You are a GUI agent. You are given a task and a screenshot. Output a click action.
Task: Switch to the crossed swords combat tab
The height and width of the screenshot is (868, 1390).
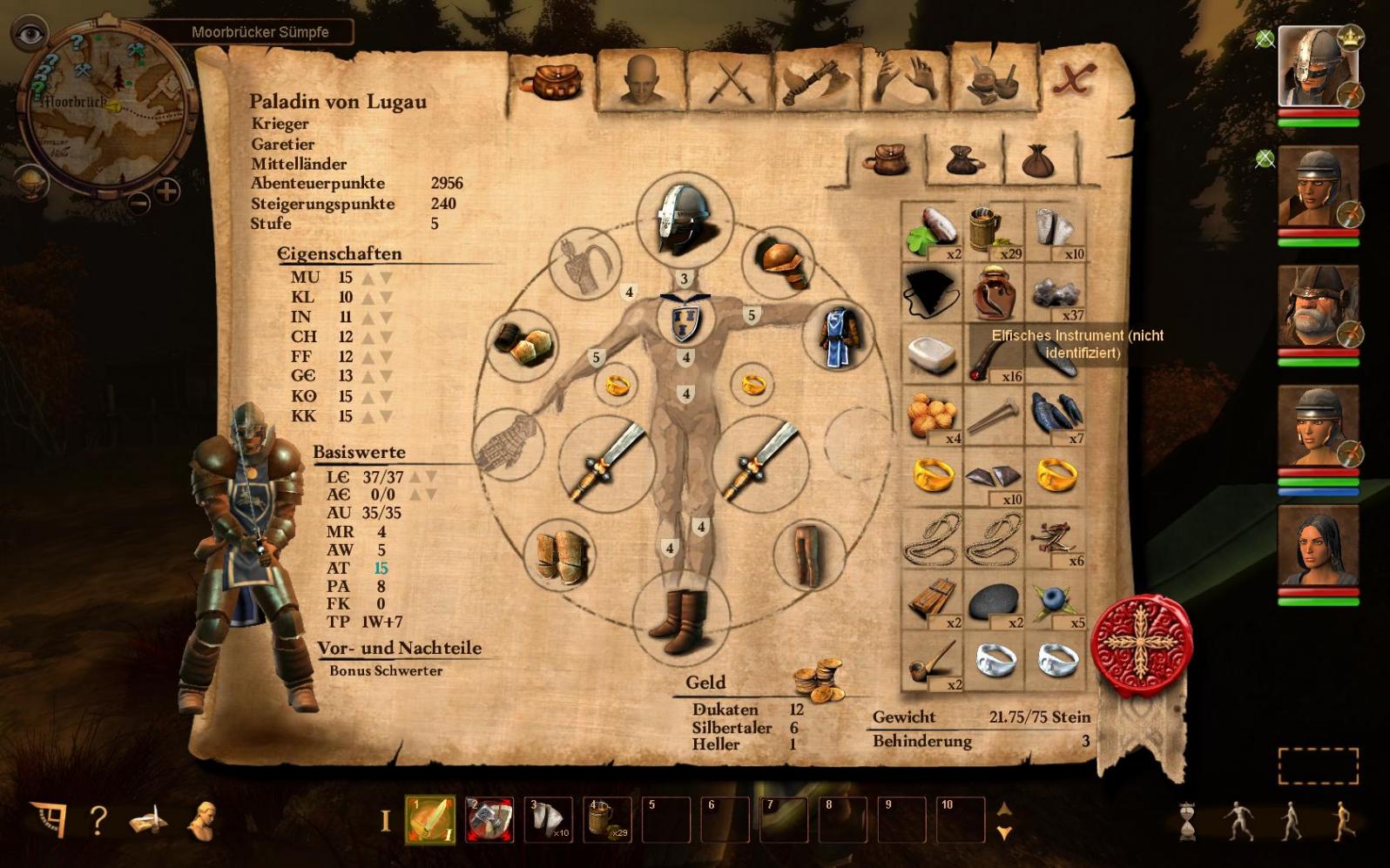click(x=730, y=81)
